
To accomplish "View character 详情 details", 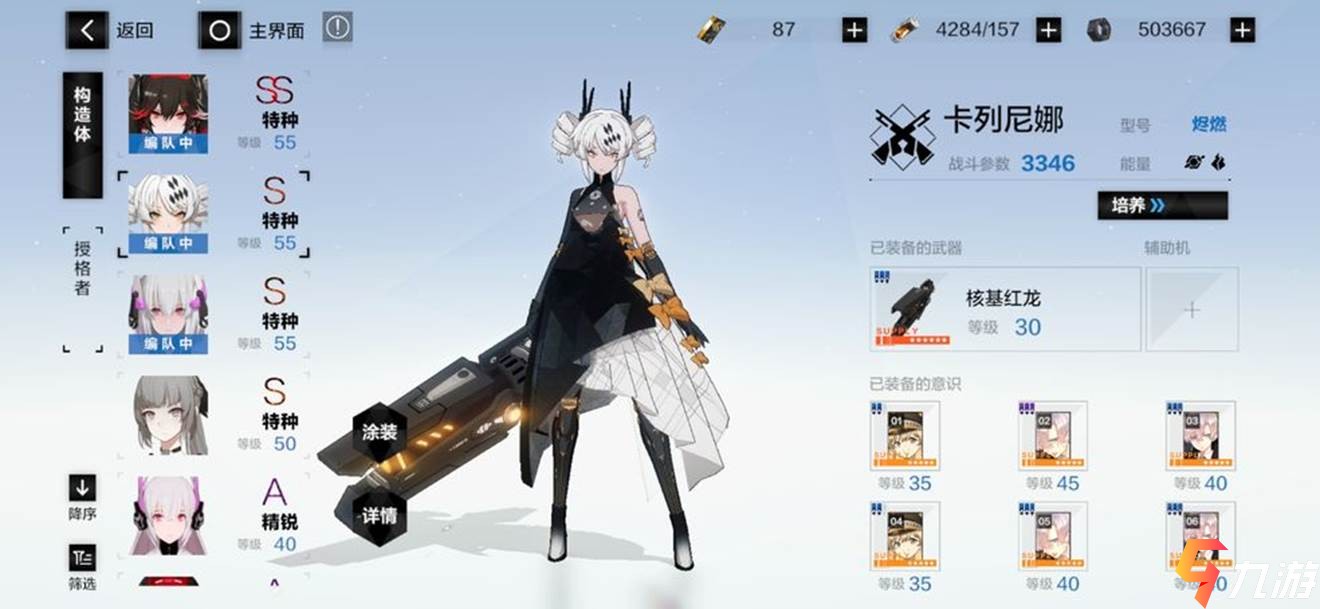I will (x=380, y=516).
